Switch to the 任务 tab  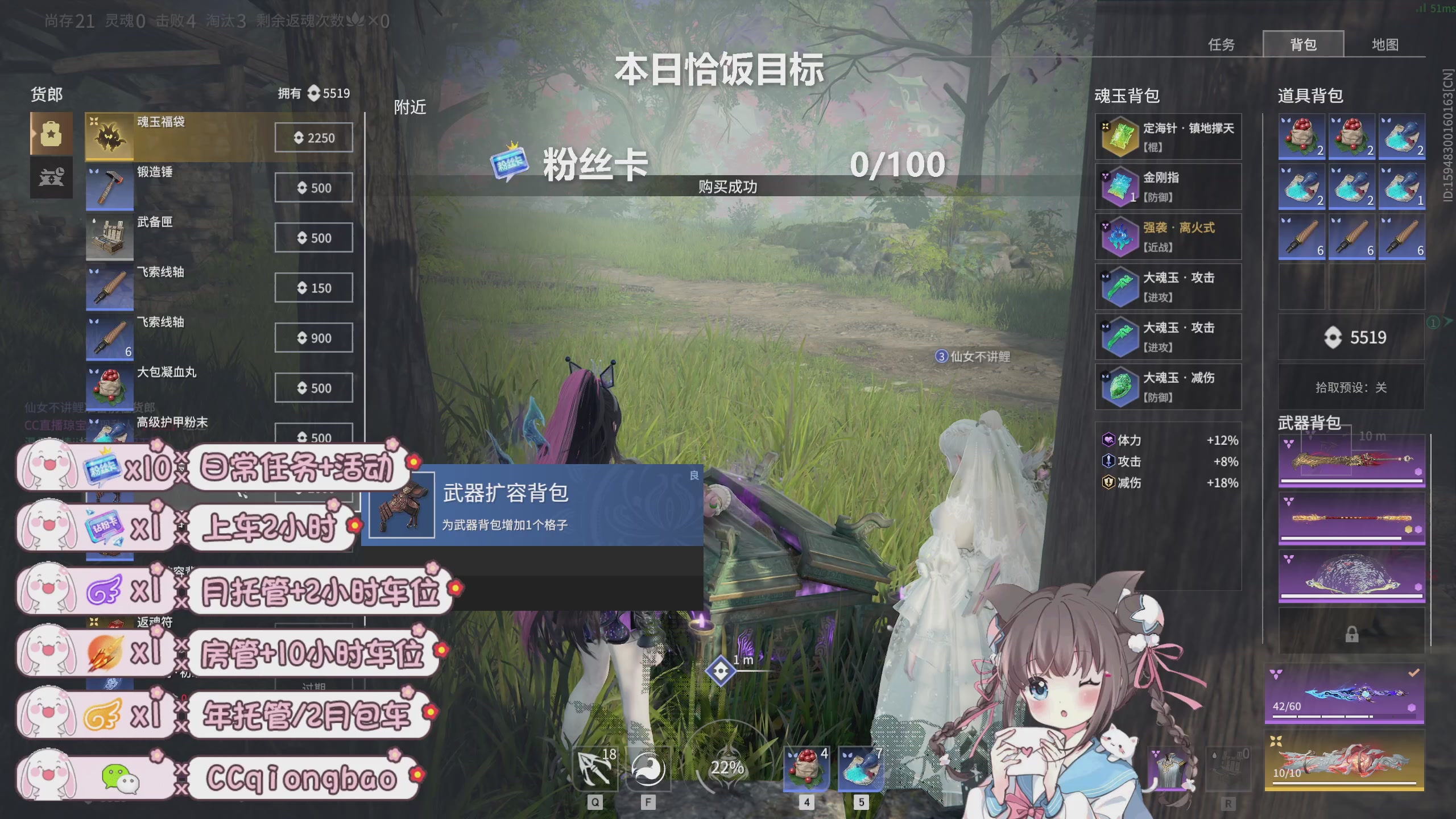pos(1221,45)
